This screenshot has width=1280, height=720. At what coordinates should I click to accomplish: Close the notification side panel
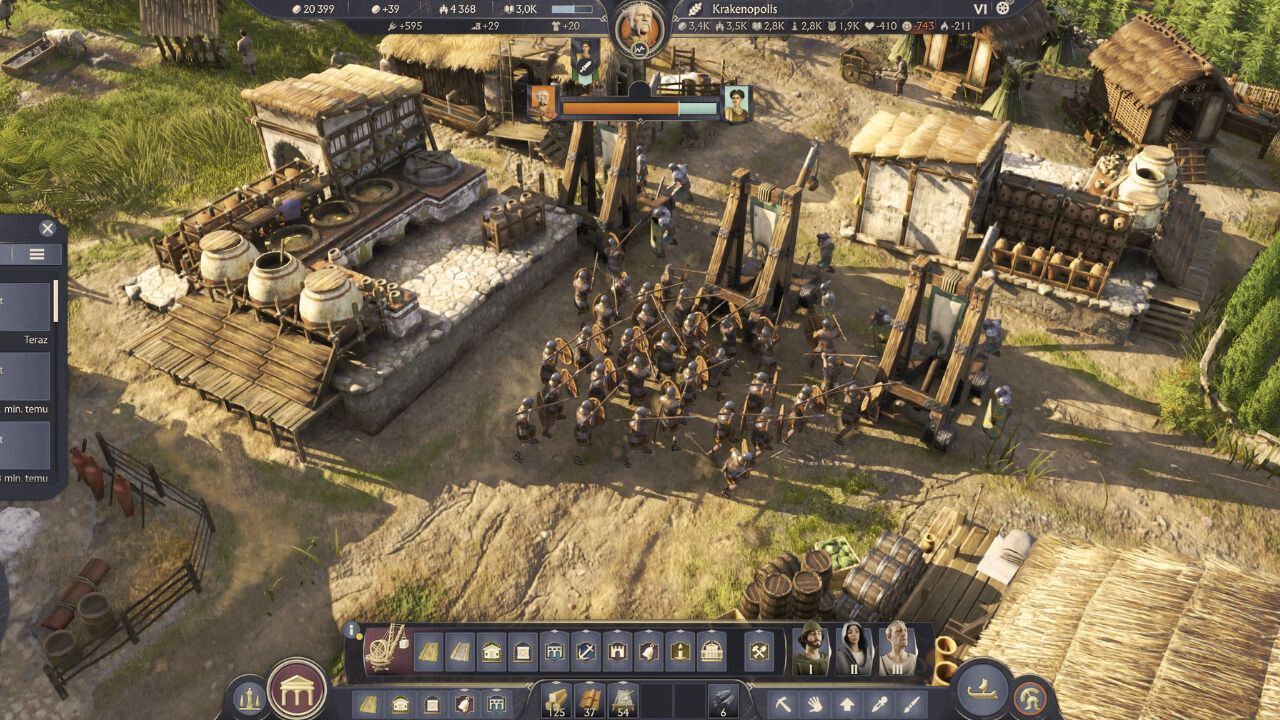[x=47, y=229]
